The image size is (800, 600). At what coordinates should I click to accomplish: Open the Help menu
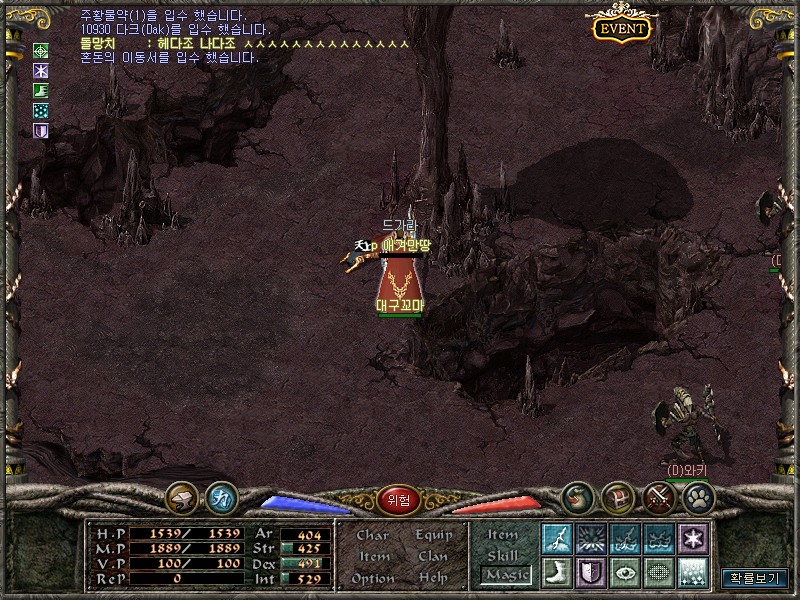pos(432,578)
